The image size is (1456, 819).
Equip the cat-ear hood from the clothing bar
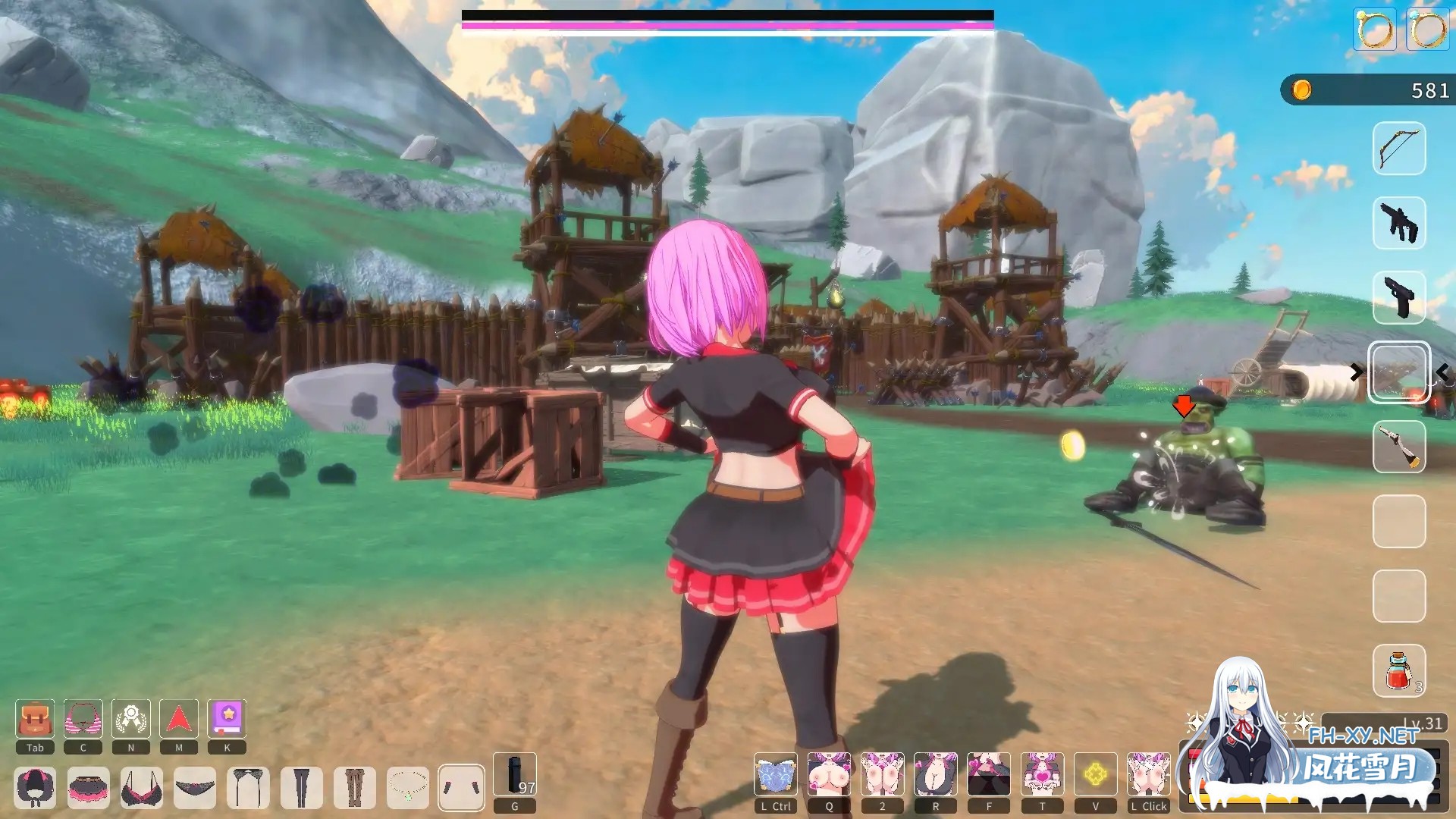click(x=34, y=789)
